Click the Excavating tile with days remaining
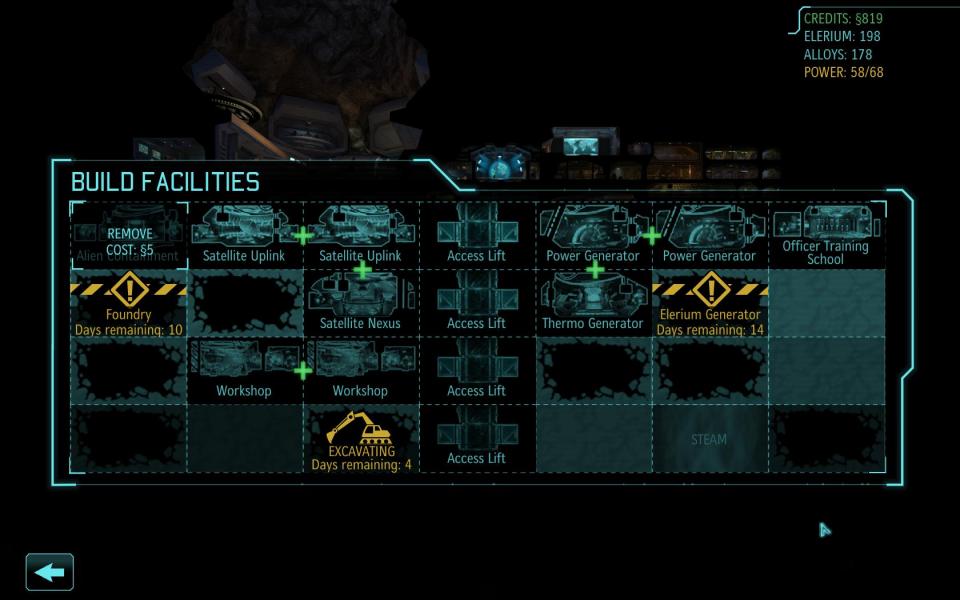Viewport: 960px width, 600px height. click(x=361, y=439)
